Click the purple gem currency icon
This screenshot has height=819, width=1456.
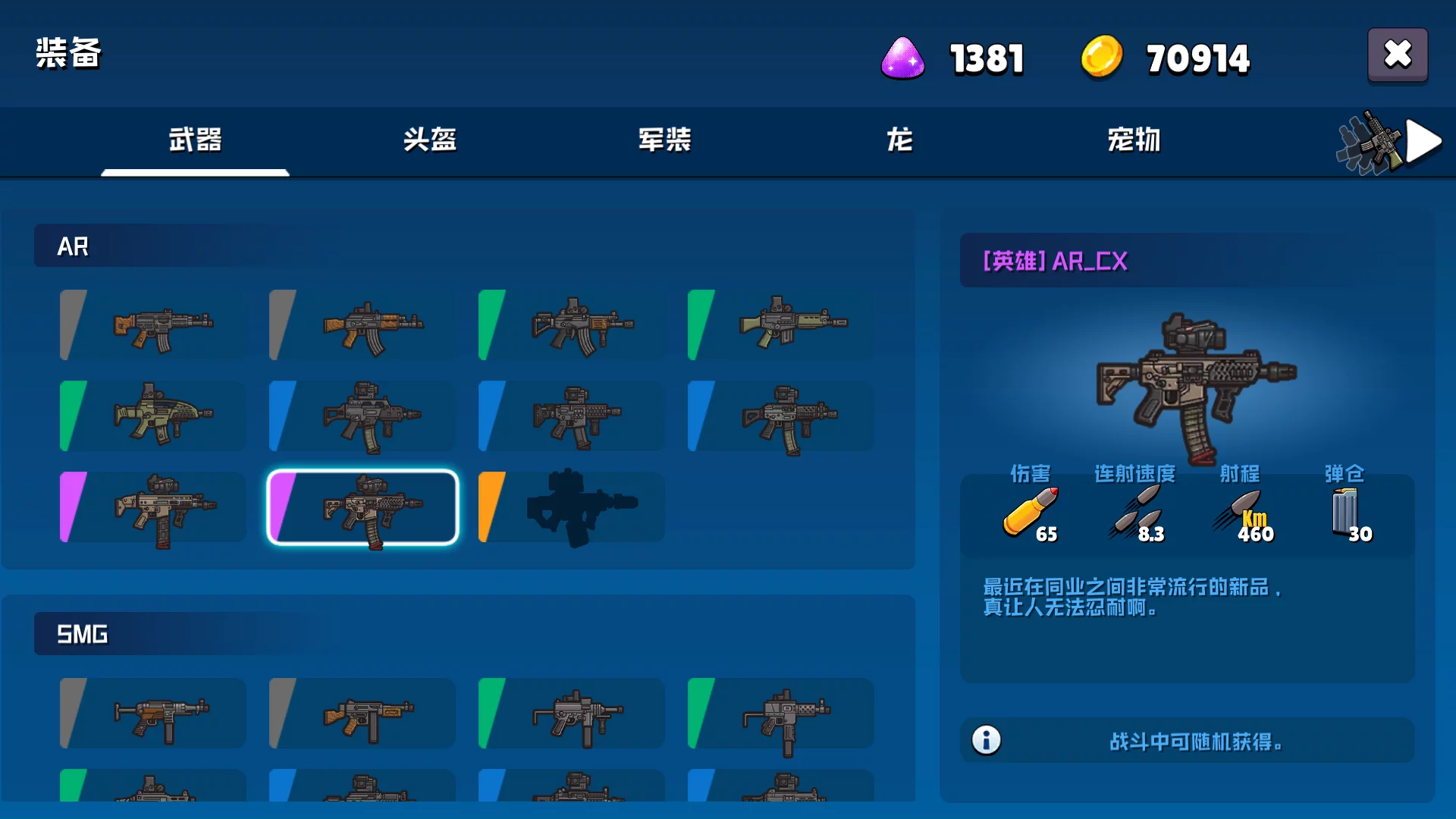[x=902, y=58]
